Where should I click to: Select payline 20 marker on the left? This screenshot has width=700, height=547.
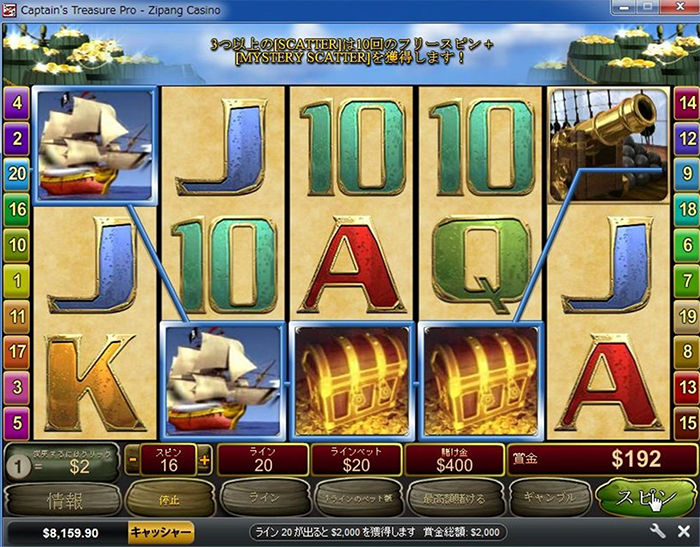point(16,173)
